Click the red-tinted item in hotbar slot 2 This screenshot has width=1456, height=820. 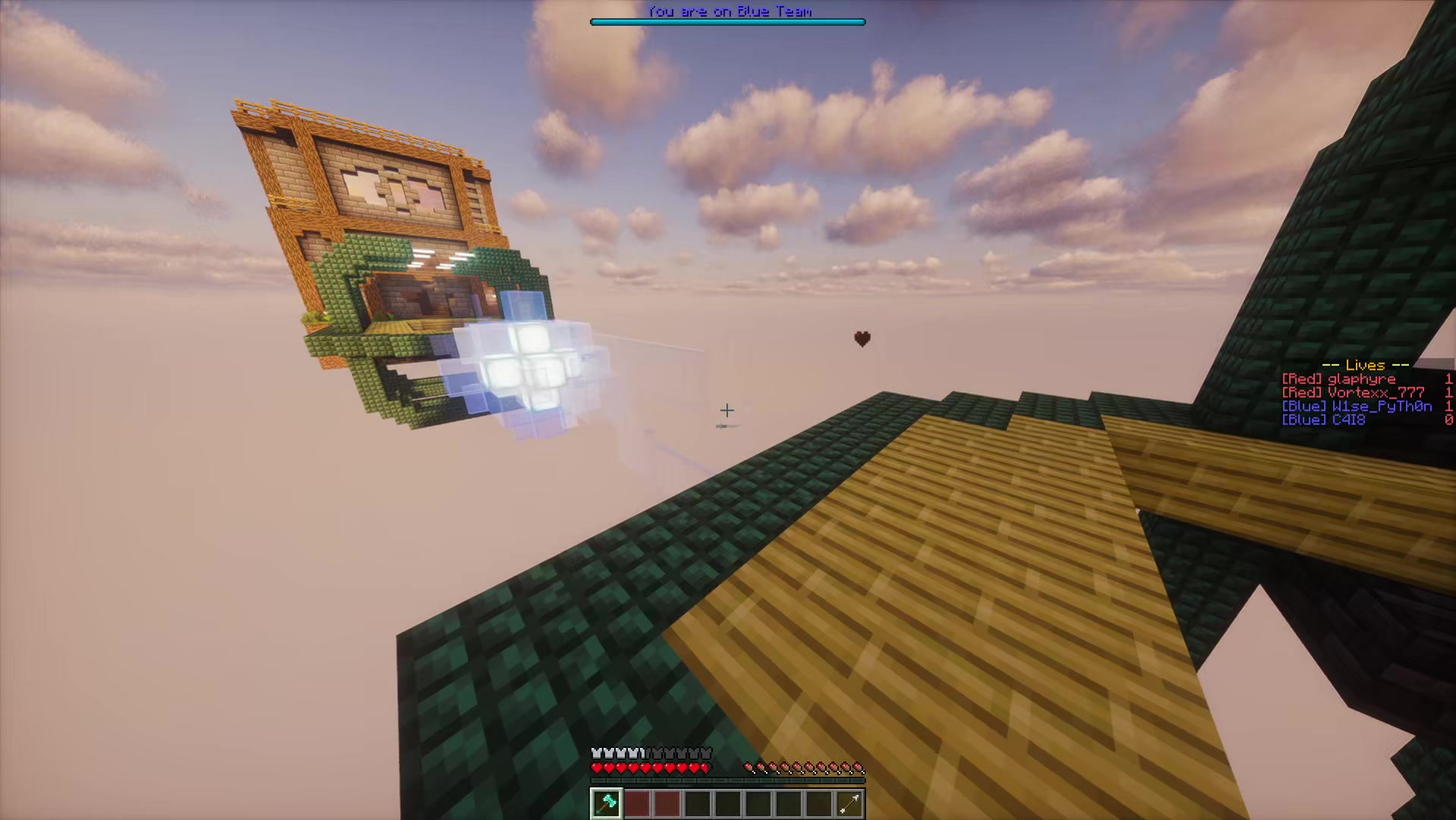click(637, 803)
